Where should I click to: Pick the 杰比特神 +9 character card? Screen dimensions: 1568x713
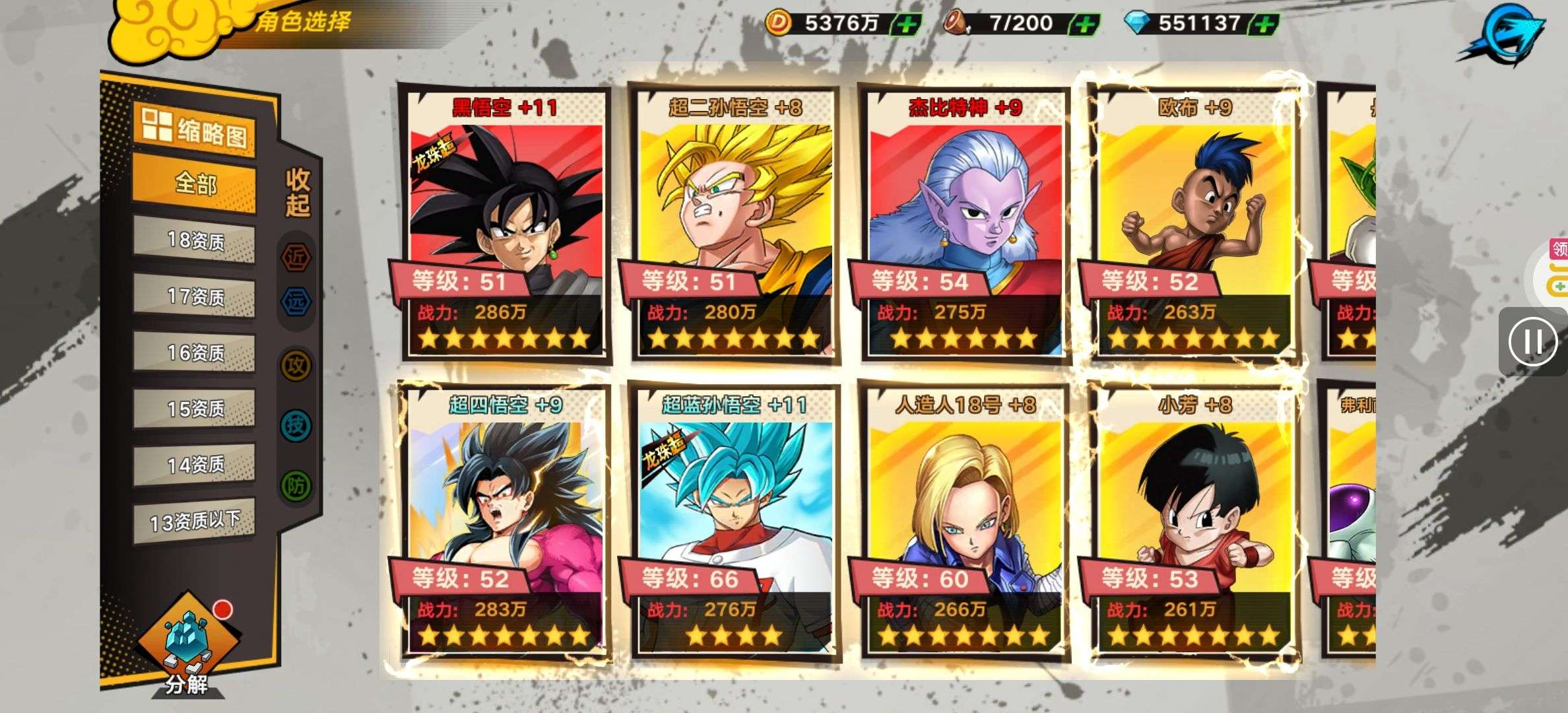click(964, 224)
